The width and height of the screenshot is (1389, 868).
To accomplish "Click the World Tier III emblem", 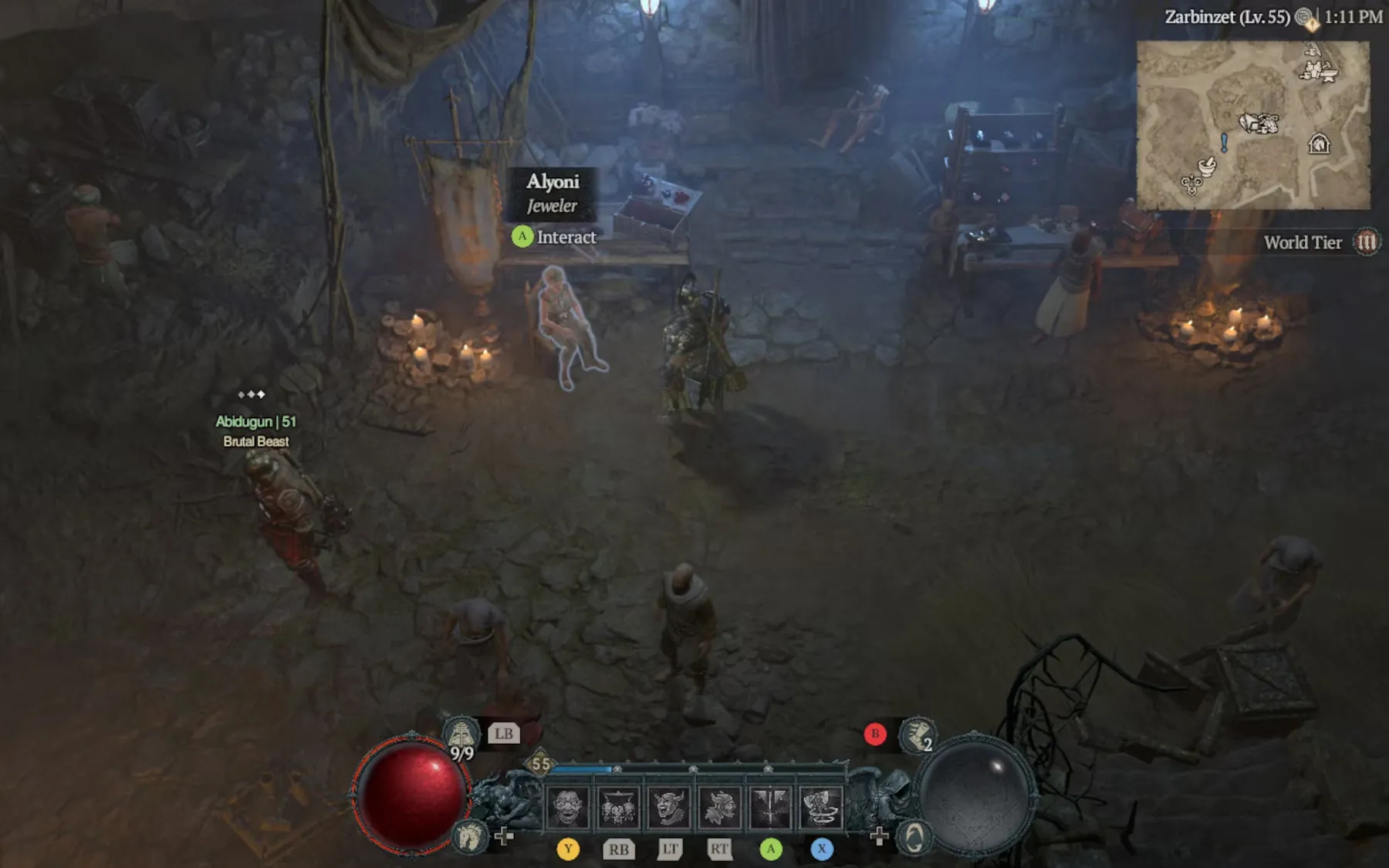I will coord(1367,242).
